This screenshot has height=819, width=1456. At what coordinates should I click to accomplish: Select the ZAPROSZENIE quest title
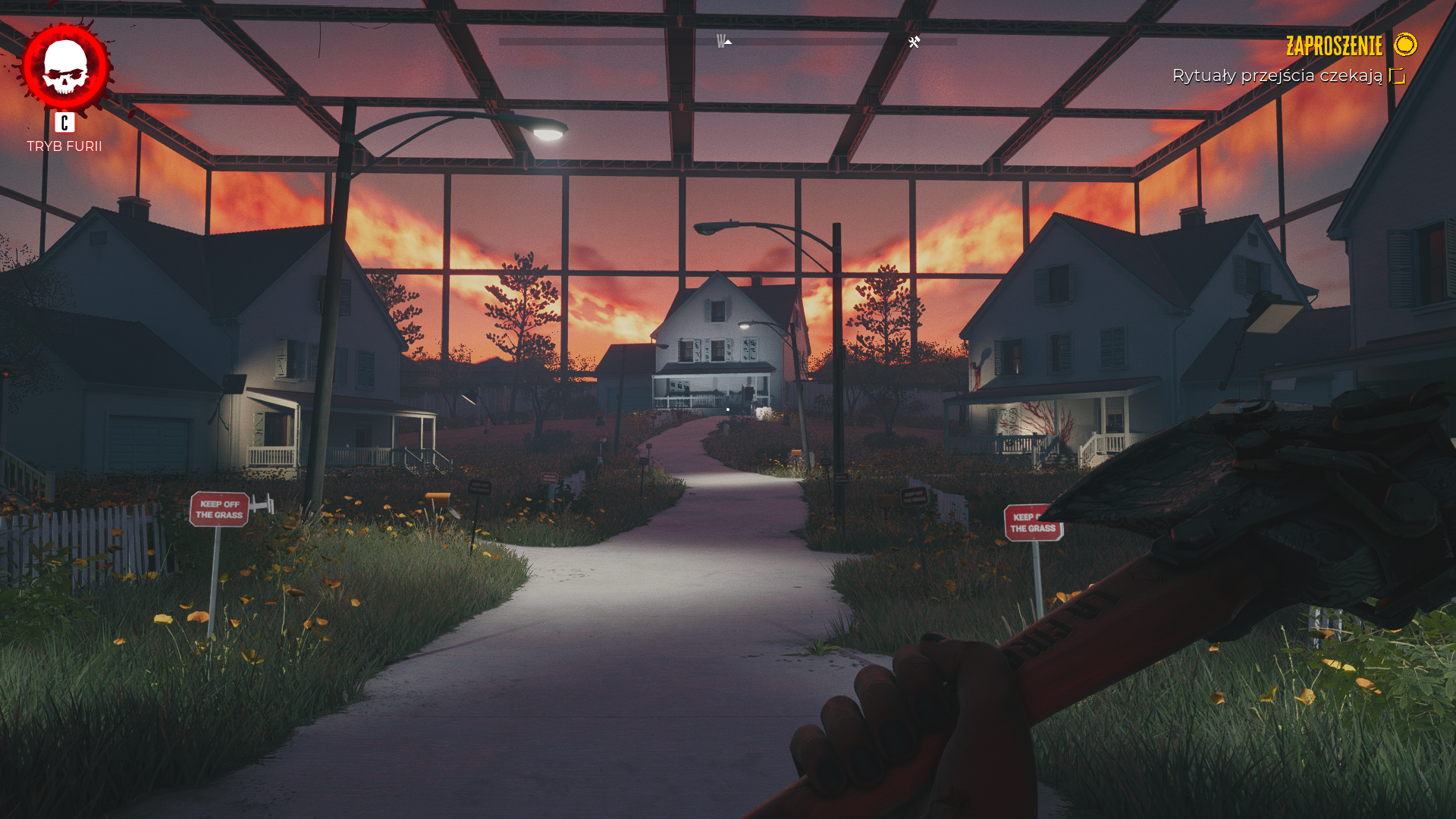pyautogui.click(x=1334, y=46)
